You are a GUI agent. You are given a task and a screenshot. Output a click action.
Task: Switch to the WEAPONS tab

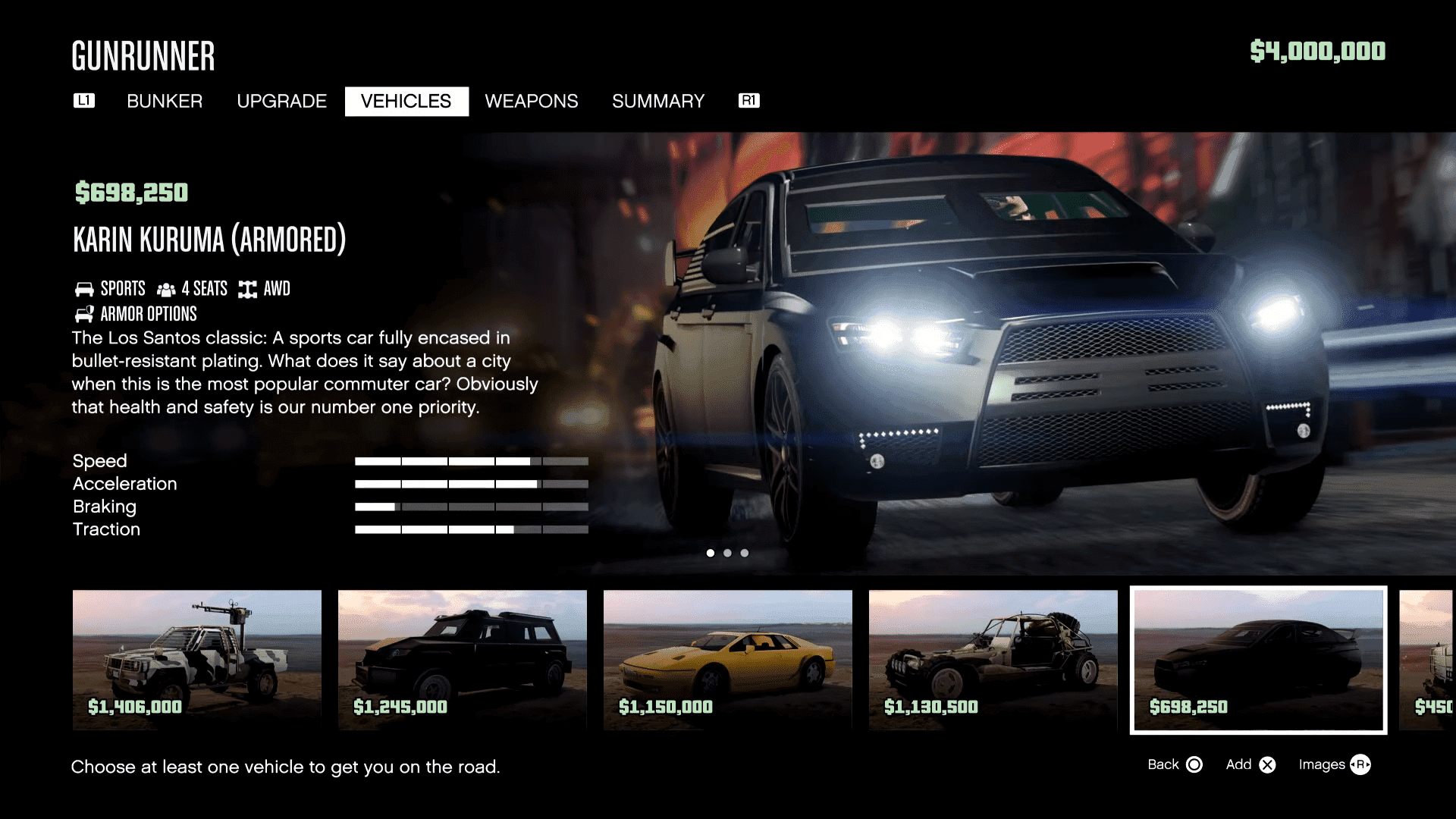(x=532, y=101)
